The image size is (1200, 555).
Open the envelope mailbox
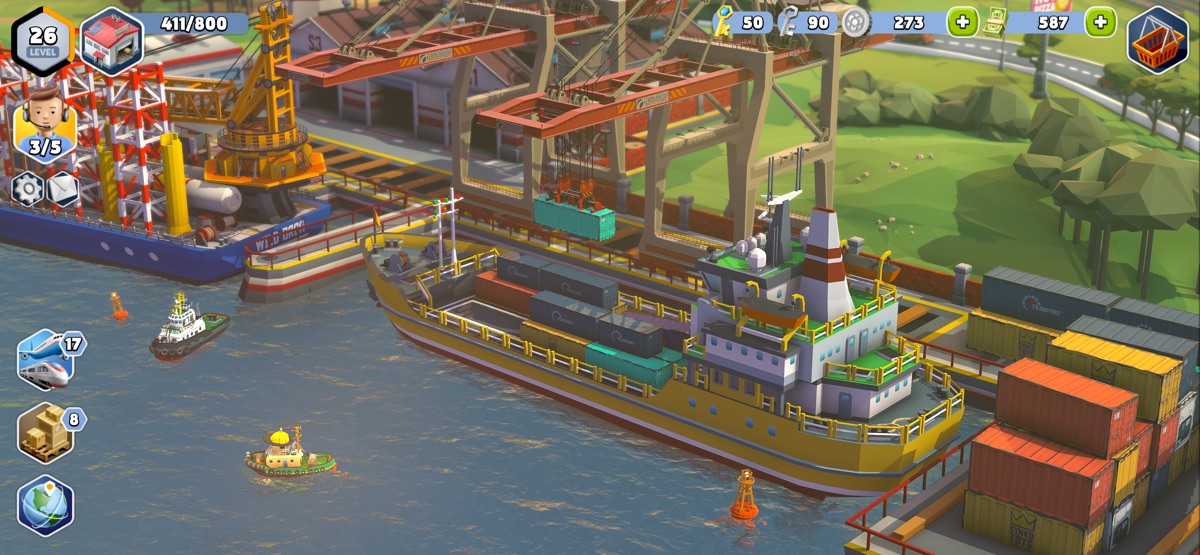coord(63,188)
